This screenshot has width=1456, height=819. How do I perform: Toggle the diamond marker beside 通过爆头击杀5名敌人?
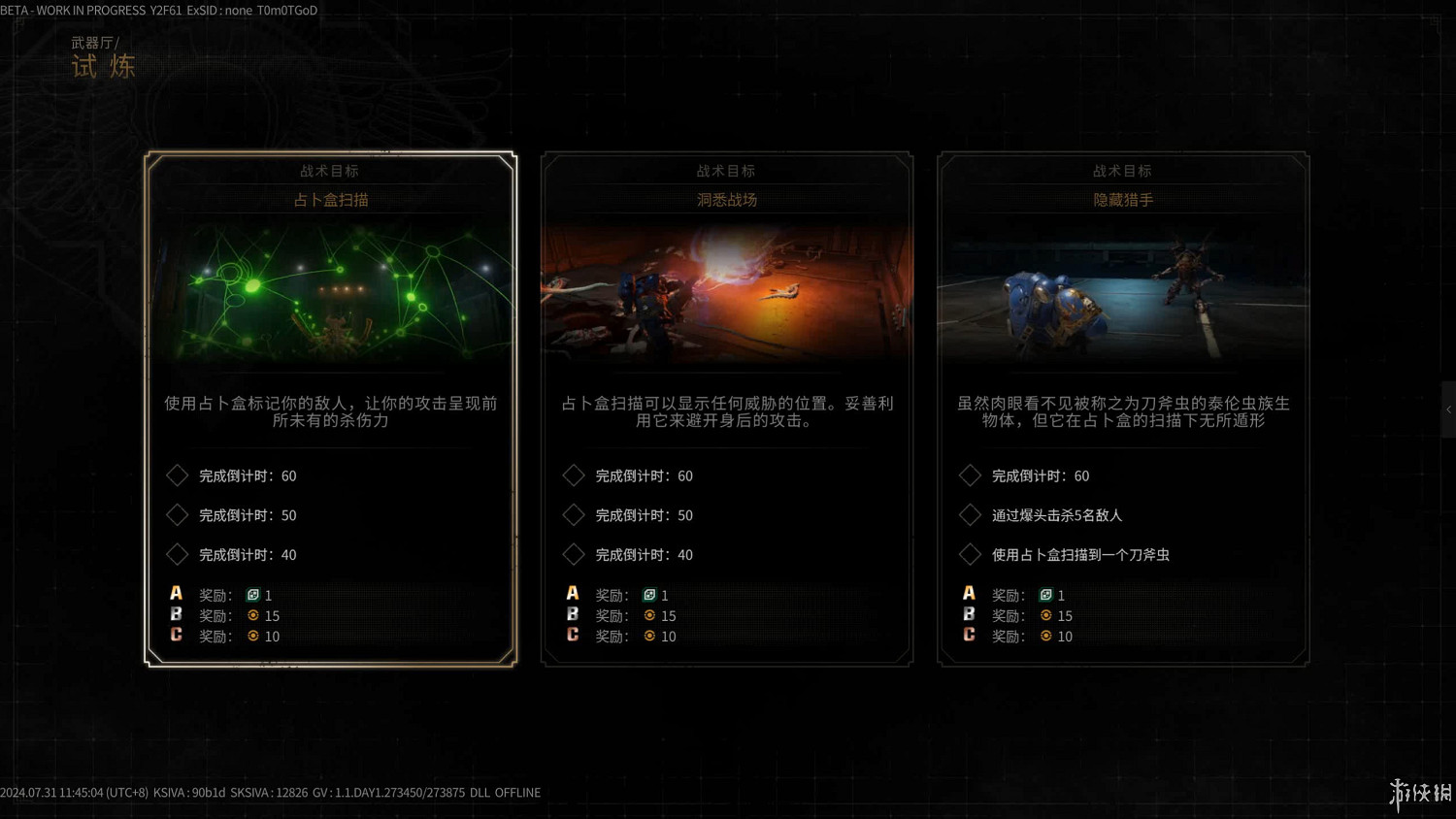point(970,514)
